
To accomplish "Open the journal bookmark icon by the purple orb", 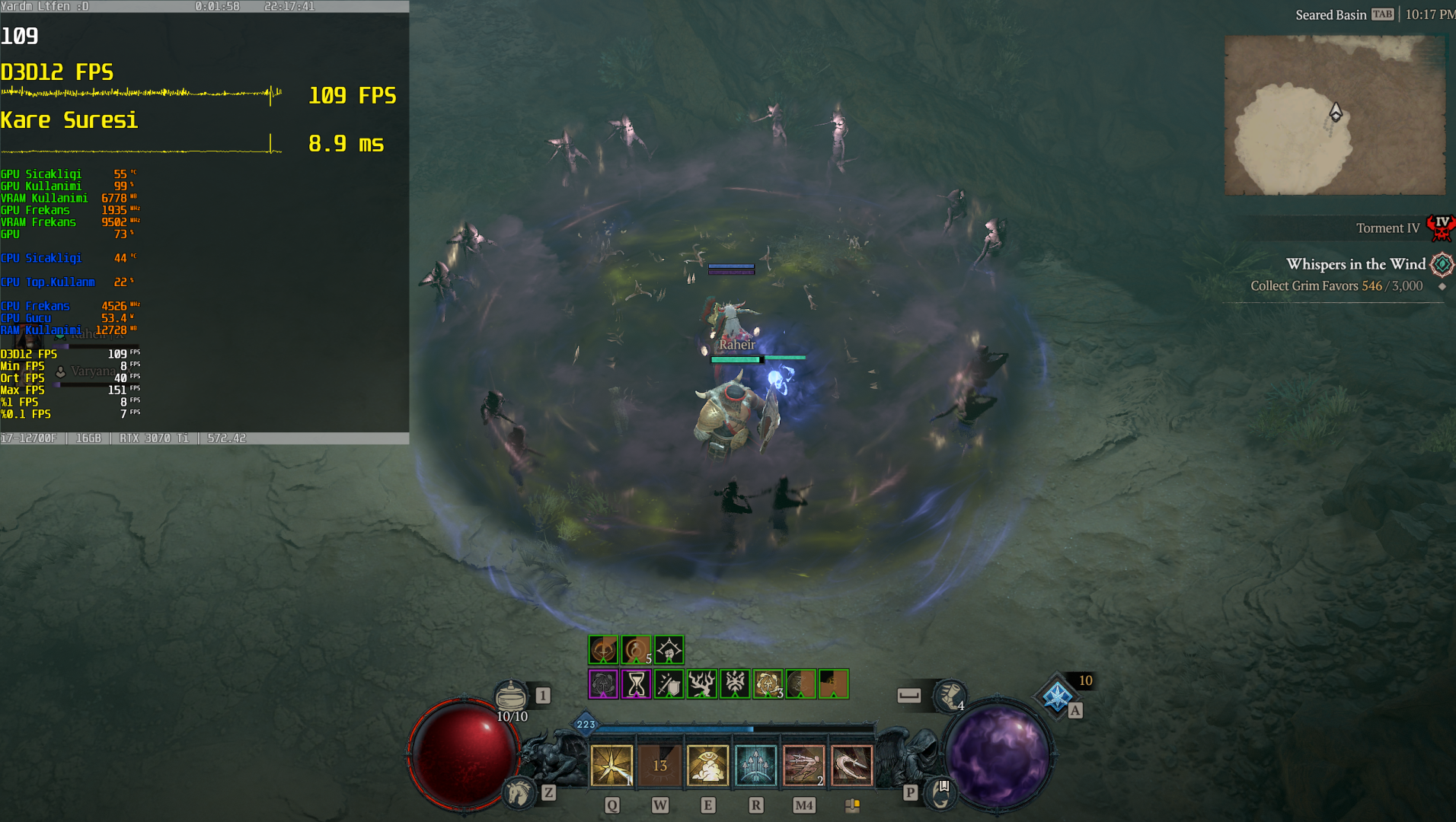I will [942, 792].
